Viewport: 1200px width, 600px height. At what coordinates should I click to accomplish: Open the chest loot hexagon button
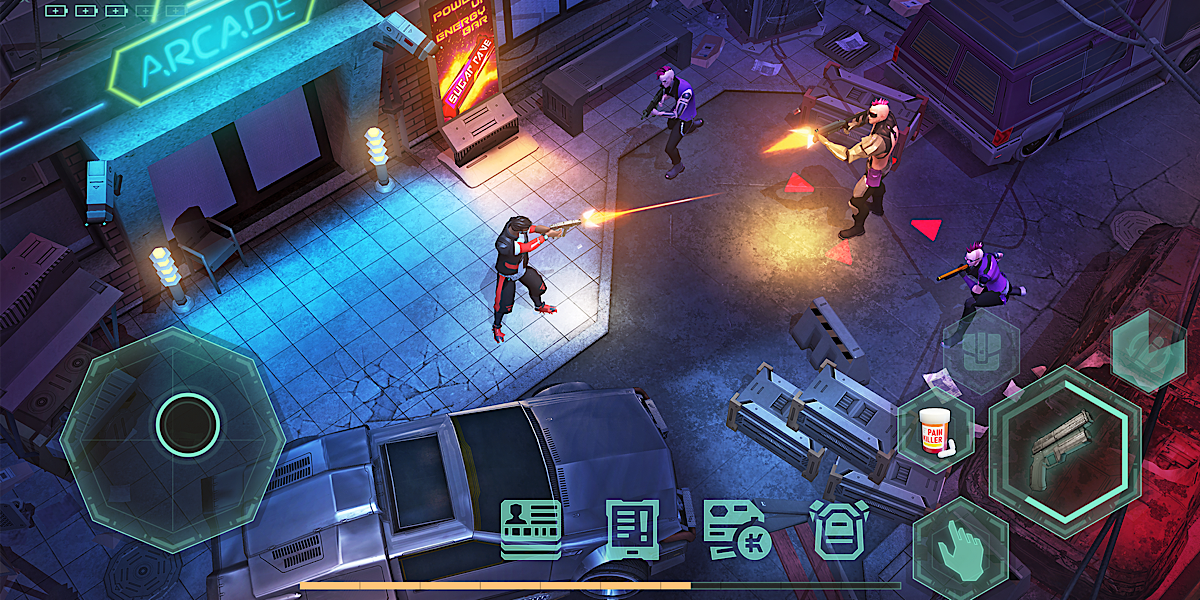(x=981, y=350)
